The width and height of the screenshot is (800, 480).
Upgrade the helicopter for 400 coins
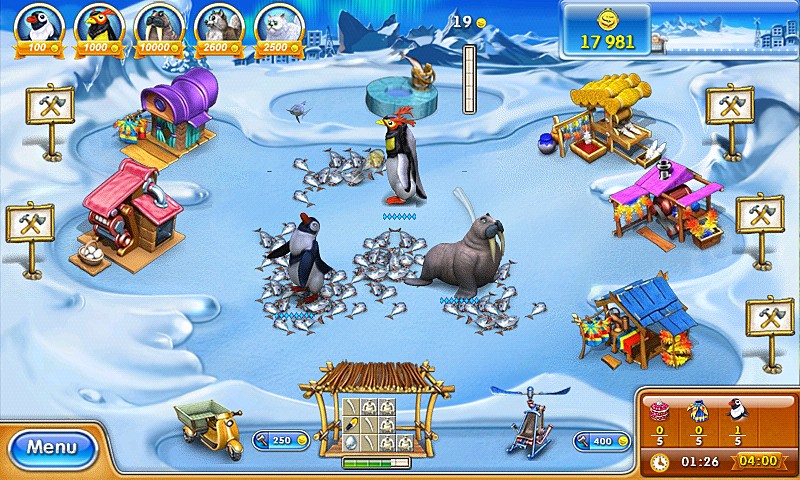click(x=601, y=440)
